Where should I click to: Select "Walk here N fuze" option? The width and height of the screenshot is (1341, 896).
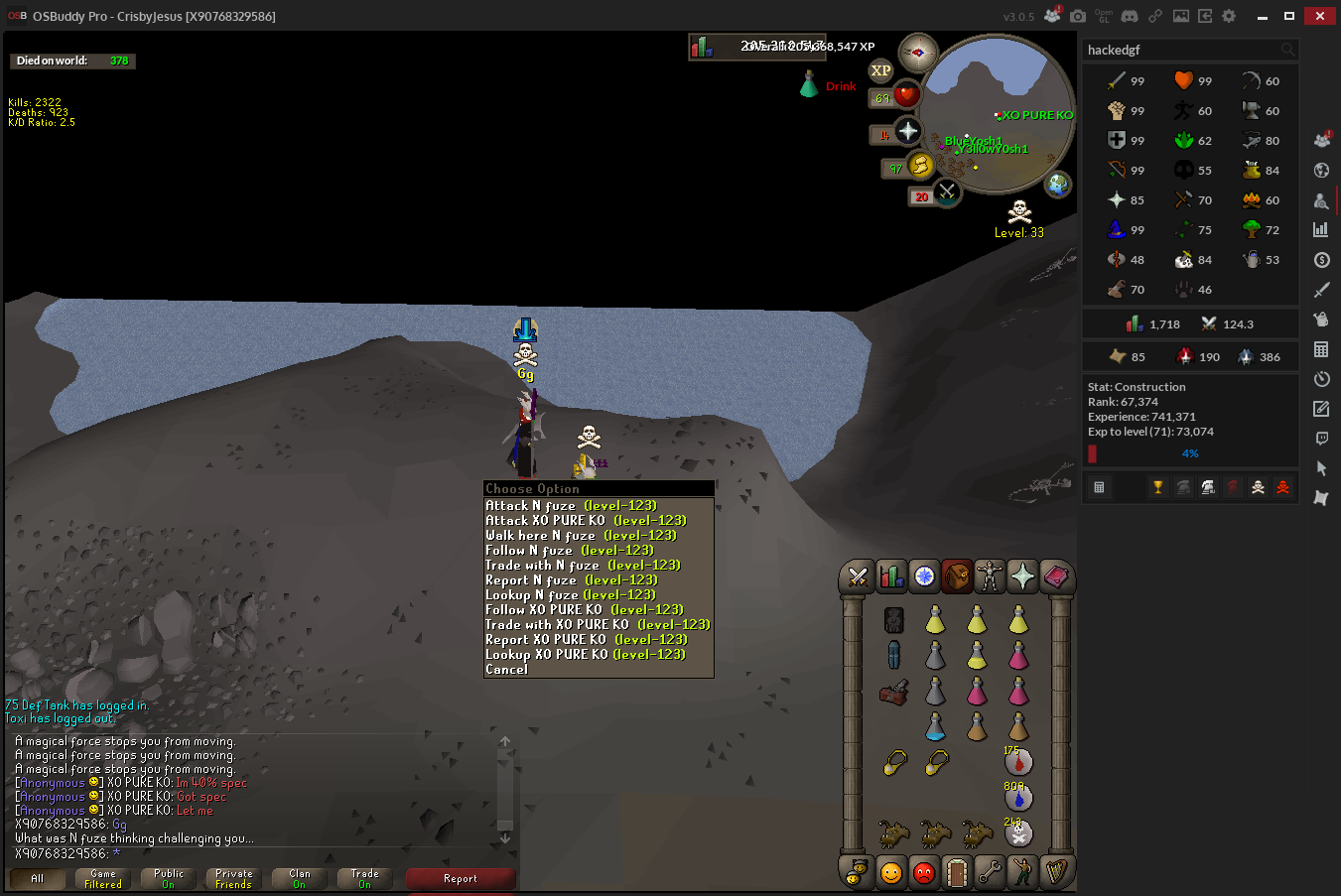click(x=581, y=535)
